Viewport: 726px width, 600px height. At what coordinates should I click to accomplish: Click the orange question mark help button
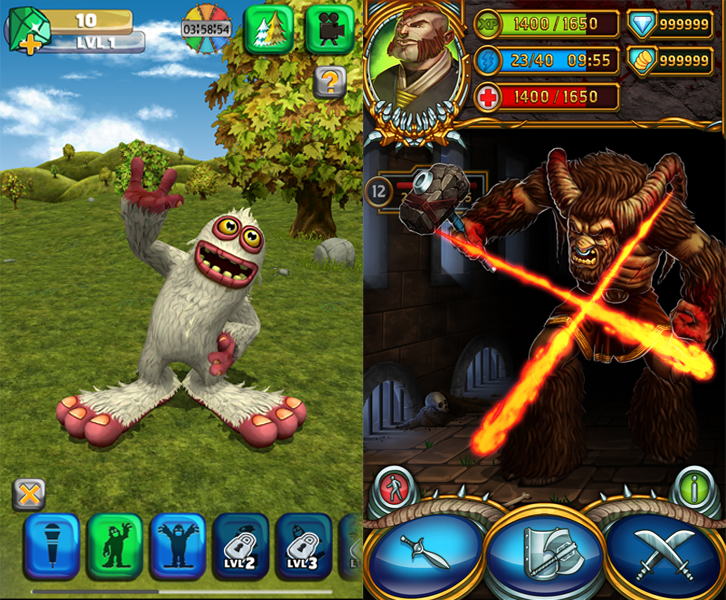tap(329, 82)
